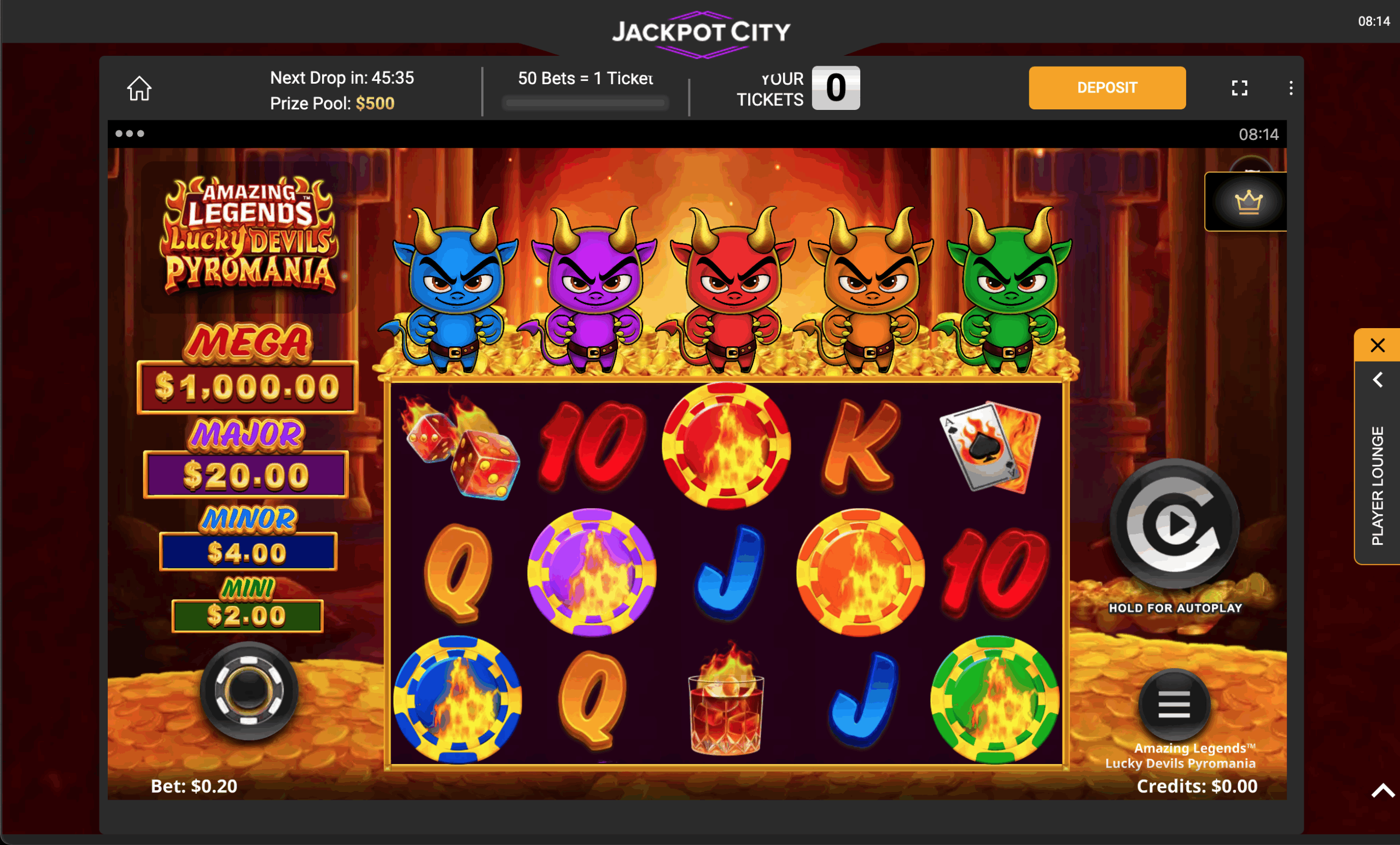This screenshot has height=845, width=1400.
Task: Click the poker chip bet settings icon
Action: [248, 689]
